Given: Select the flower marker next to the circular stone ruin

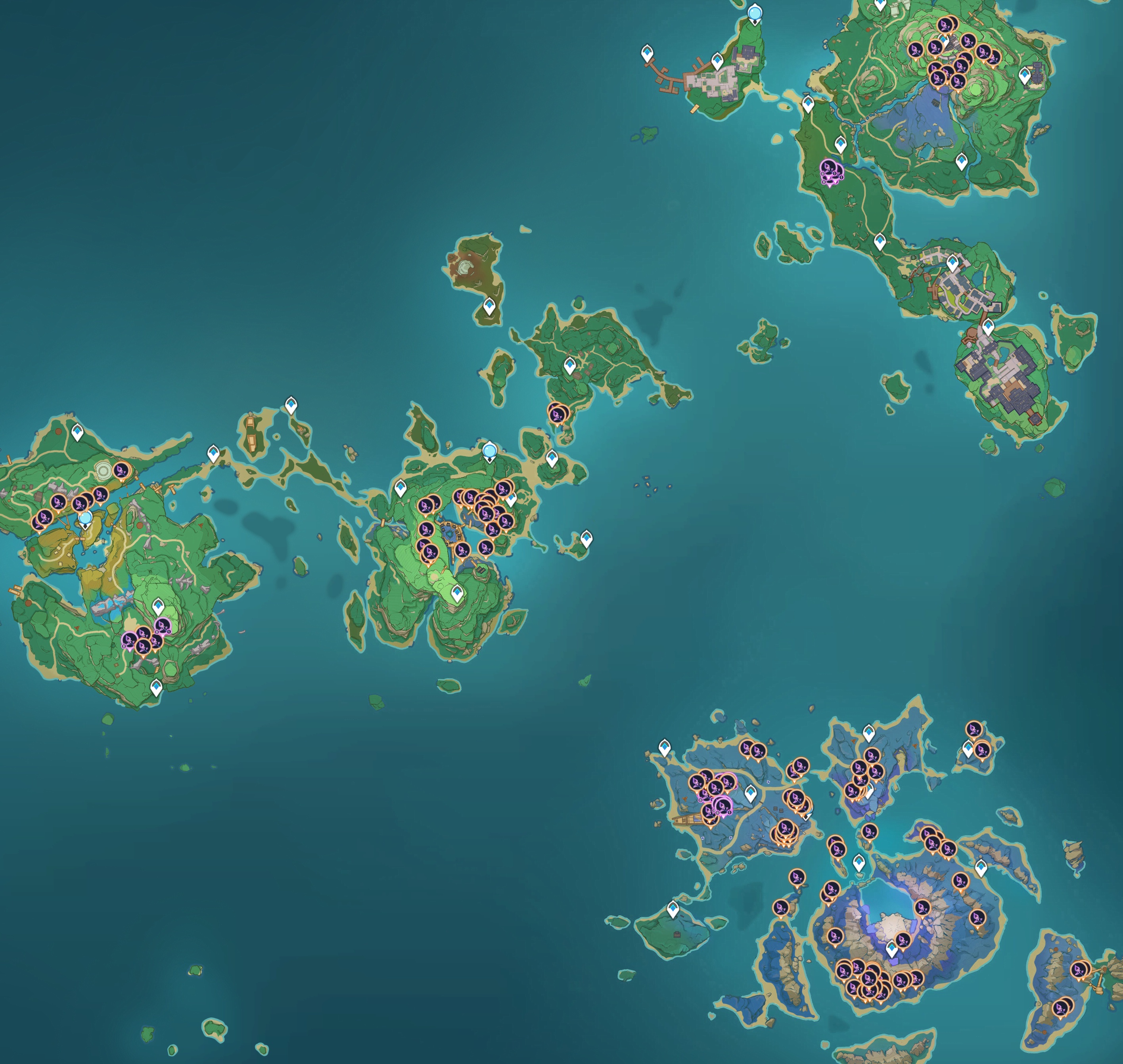Looking at the screenshot, I should (120, 470).
